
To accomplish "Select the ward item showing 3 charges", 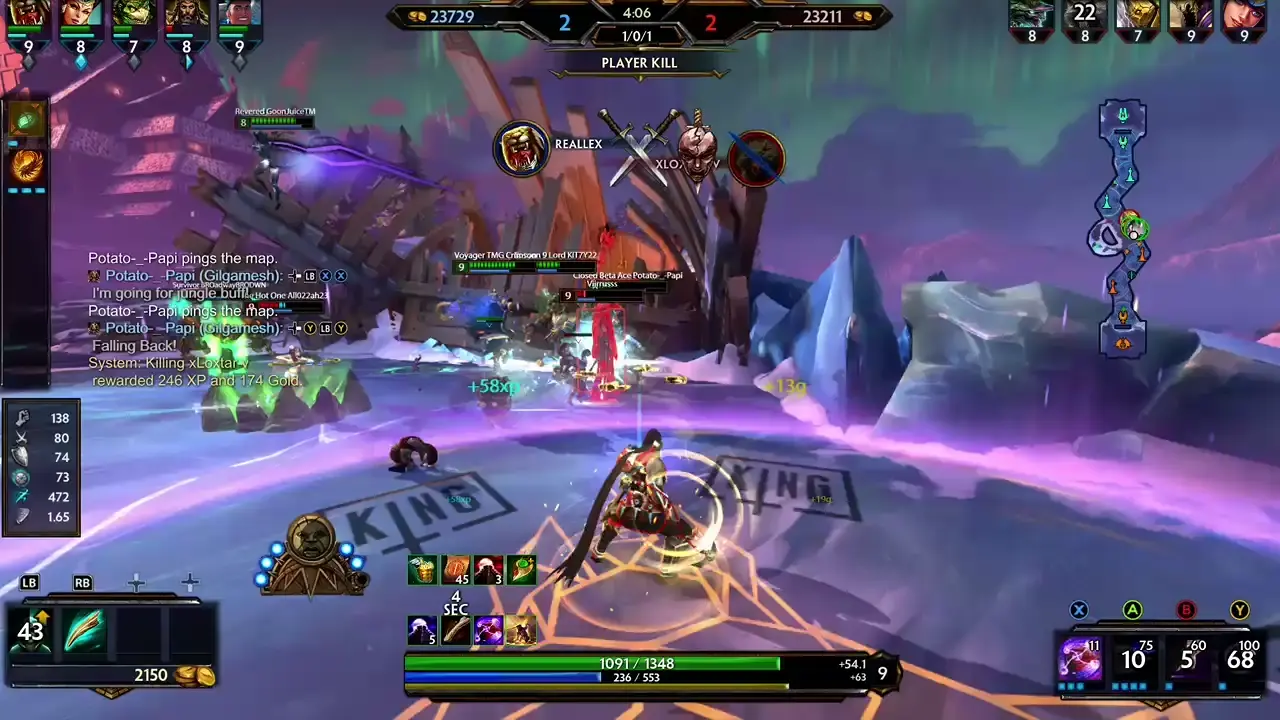I will click(x=488, y=568).
